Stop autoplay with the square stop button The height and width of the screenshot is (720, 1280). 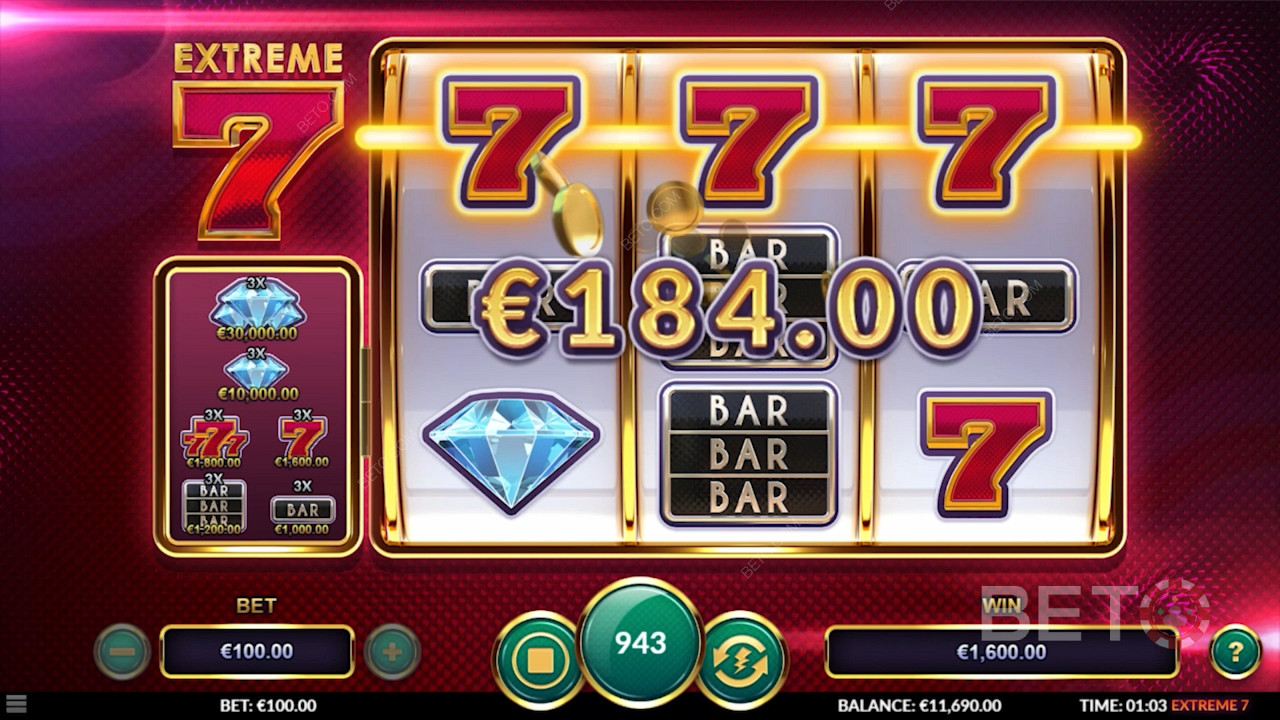540,659
